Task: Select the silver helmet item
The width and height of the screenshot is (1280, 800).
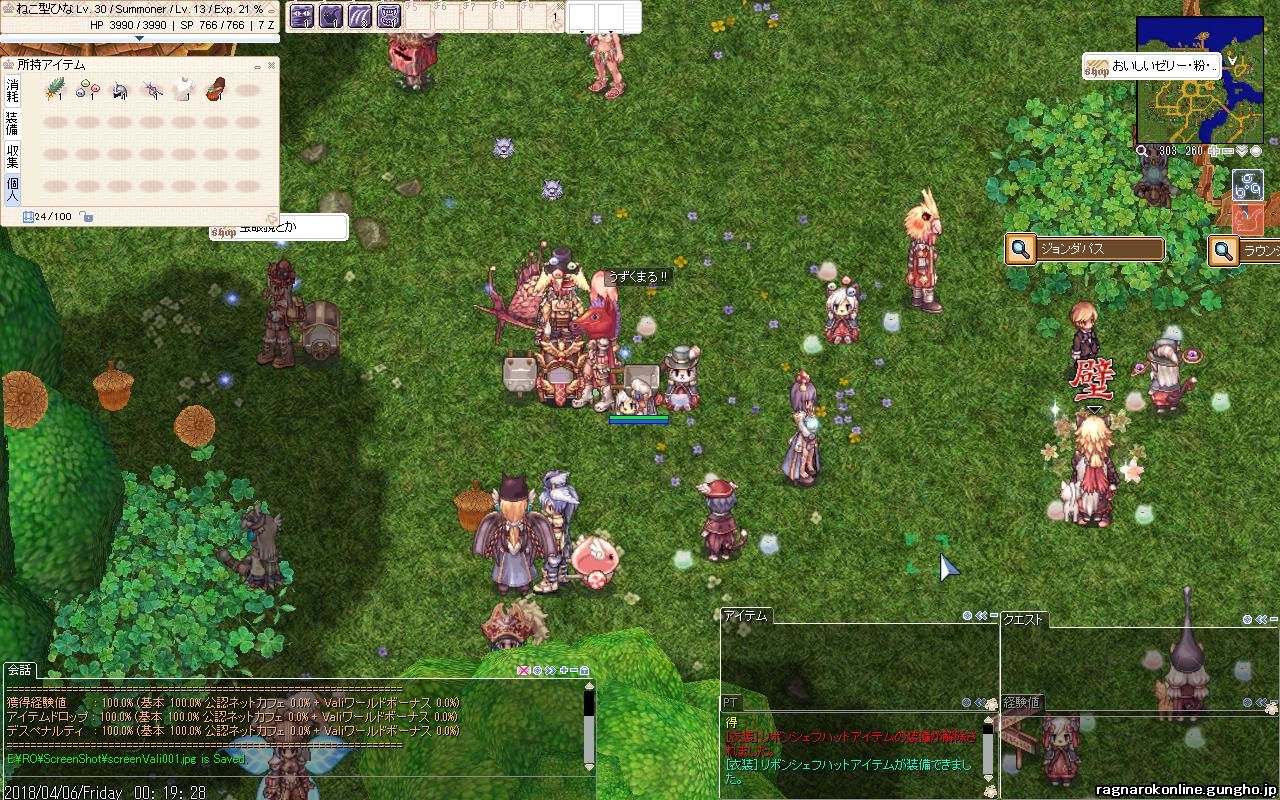Action: click(119, 91)
